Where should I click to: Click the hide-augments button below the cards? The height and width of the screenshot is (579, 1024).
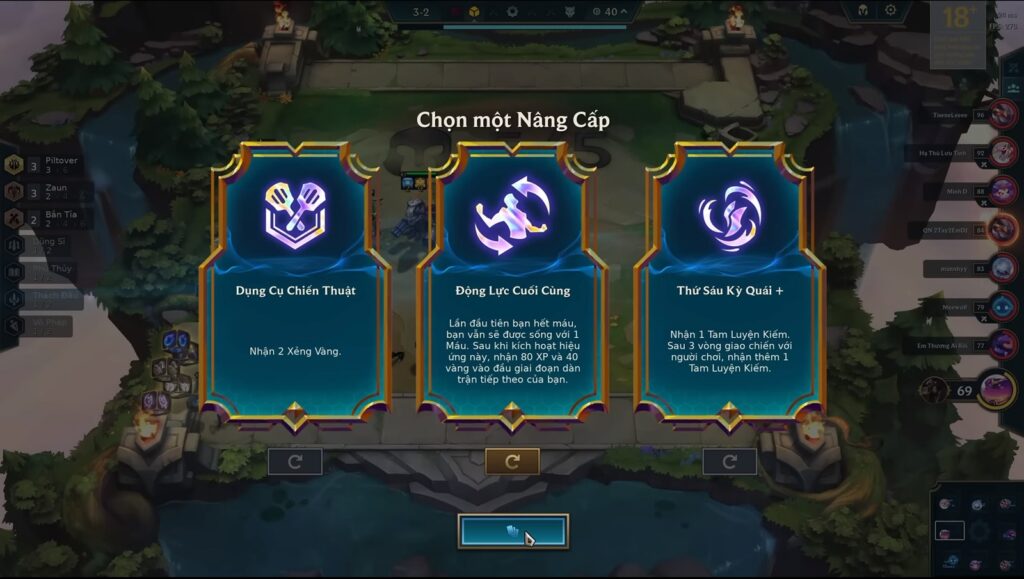513,532
